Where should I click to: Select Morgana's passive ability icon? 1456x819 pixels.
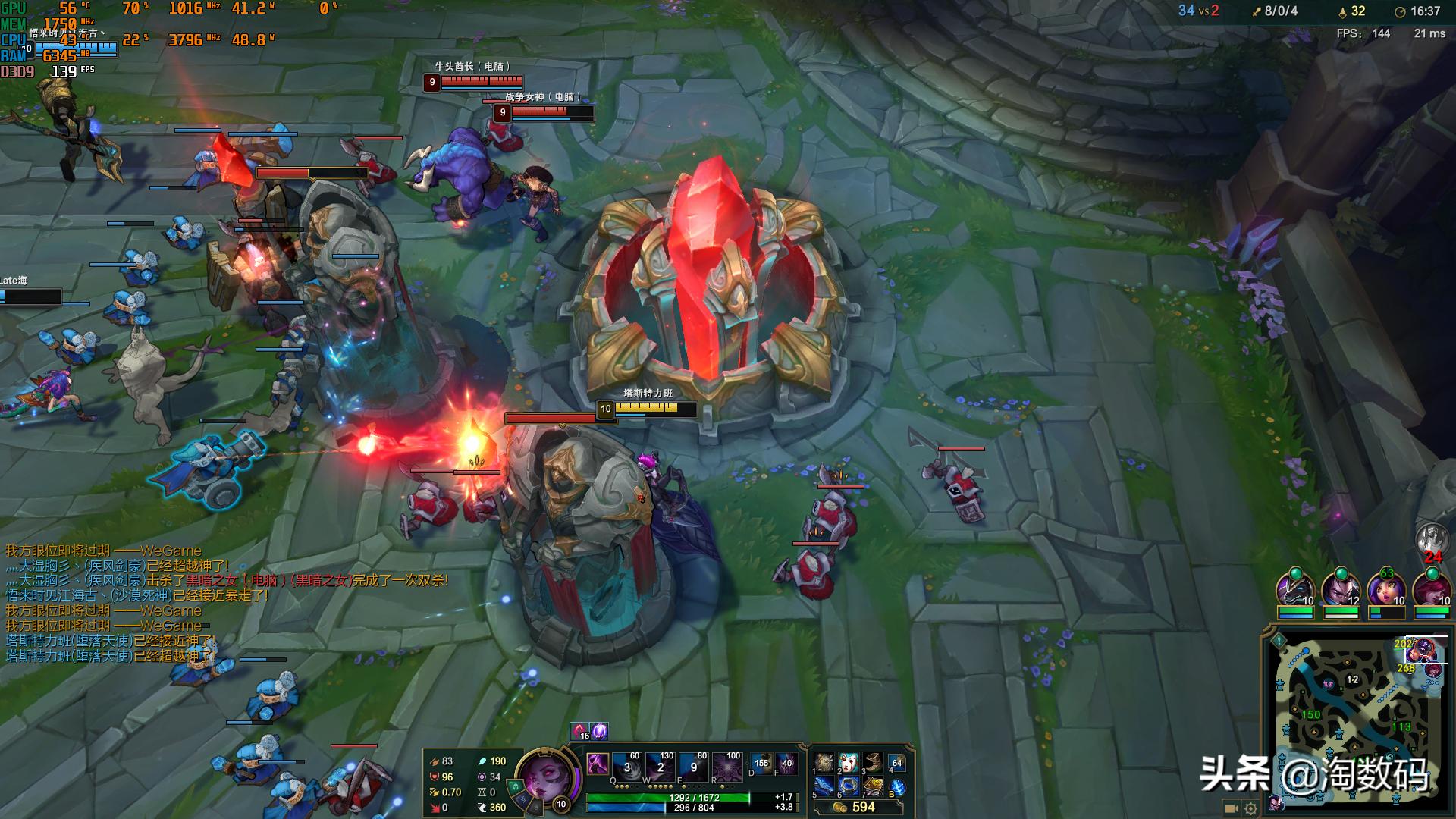coord(598,764)
